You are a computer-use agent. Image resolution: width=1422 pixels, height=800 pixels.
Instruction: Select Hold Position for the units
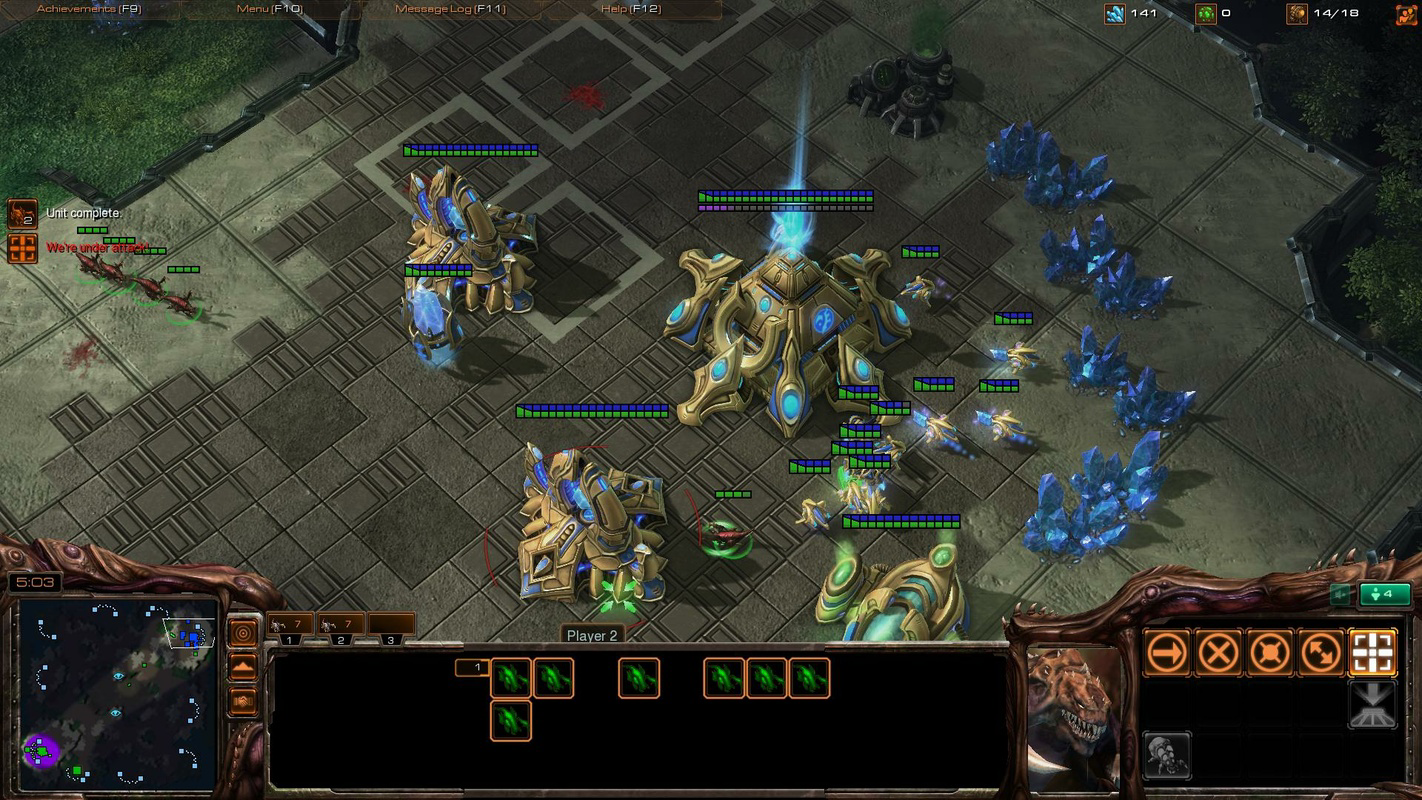(x=1270, y=653)
